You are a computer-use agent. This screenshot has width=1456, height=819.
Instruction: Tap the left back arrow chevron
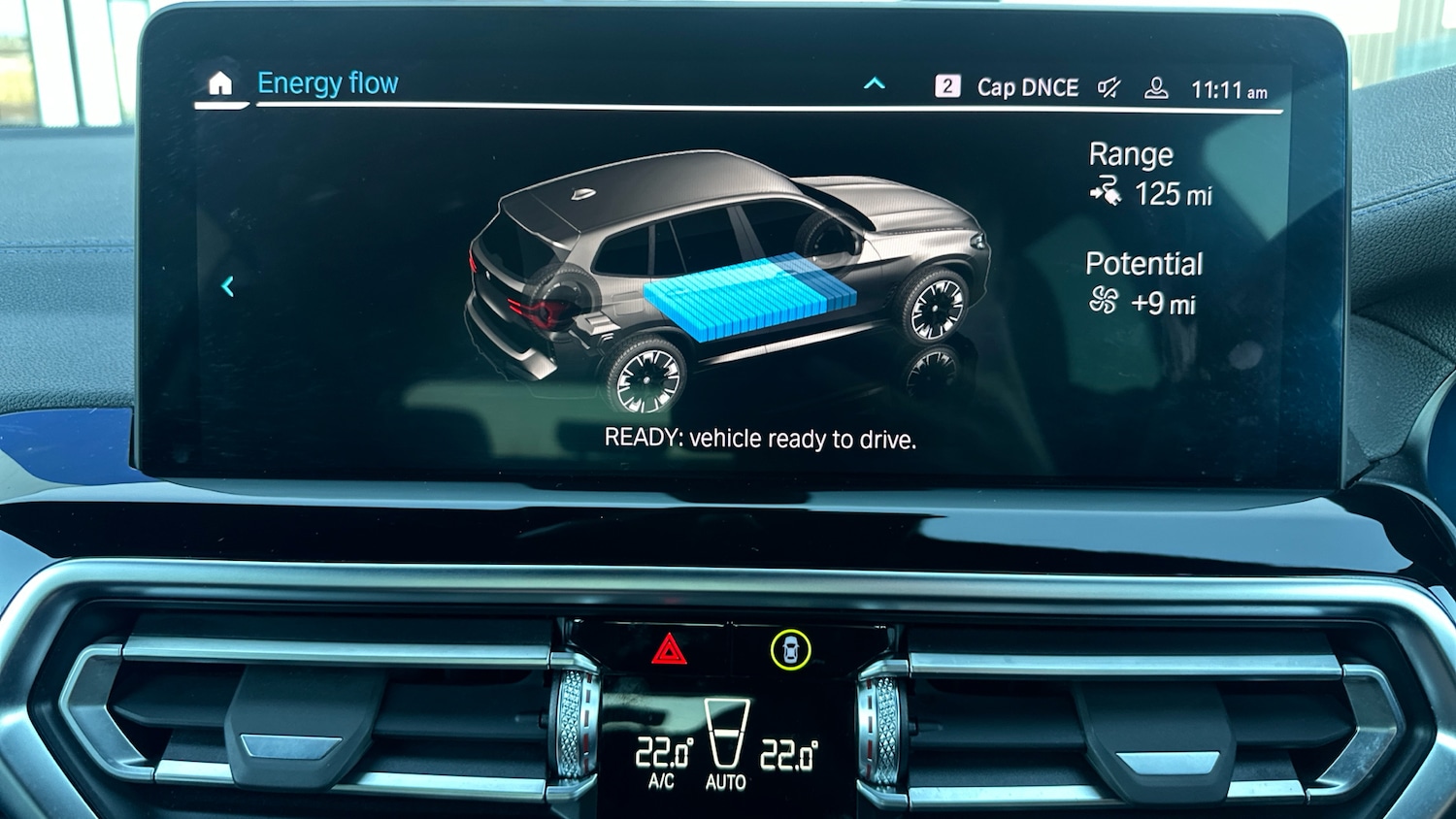coord(228,286)
